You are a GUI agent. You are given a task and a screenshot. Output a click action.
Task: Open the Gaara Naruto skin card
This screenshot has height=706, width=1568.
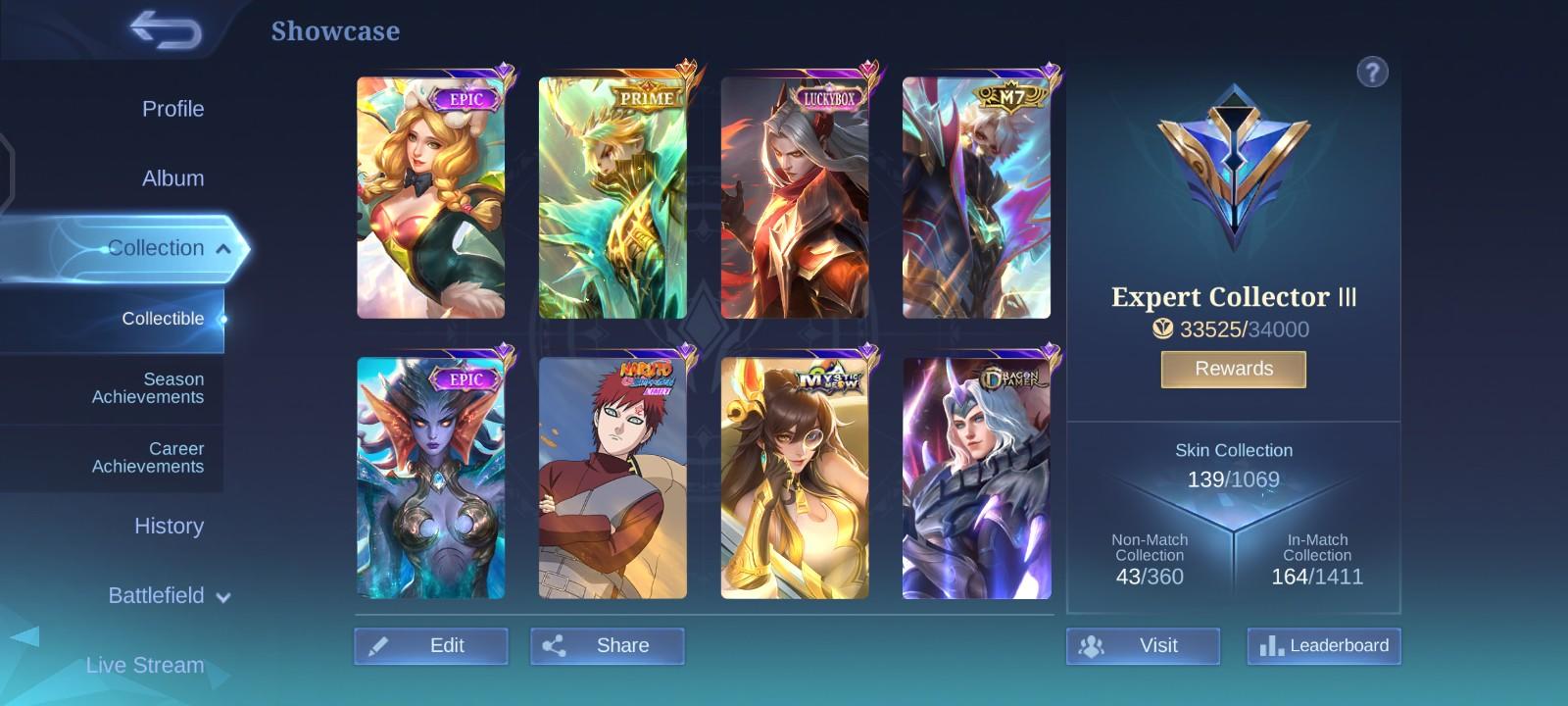[x=612, y=480]
